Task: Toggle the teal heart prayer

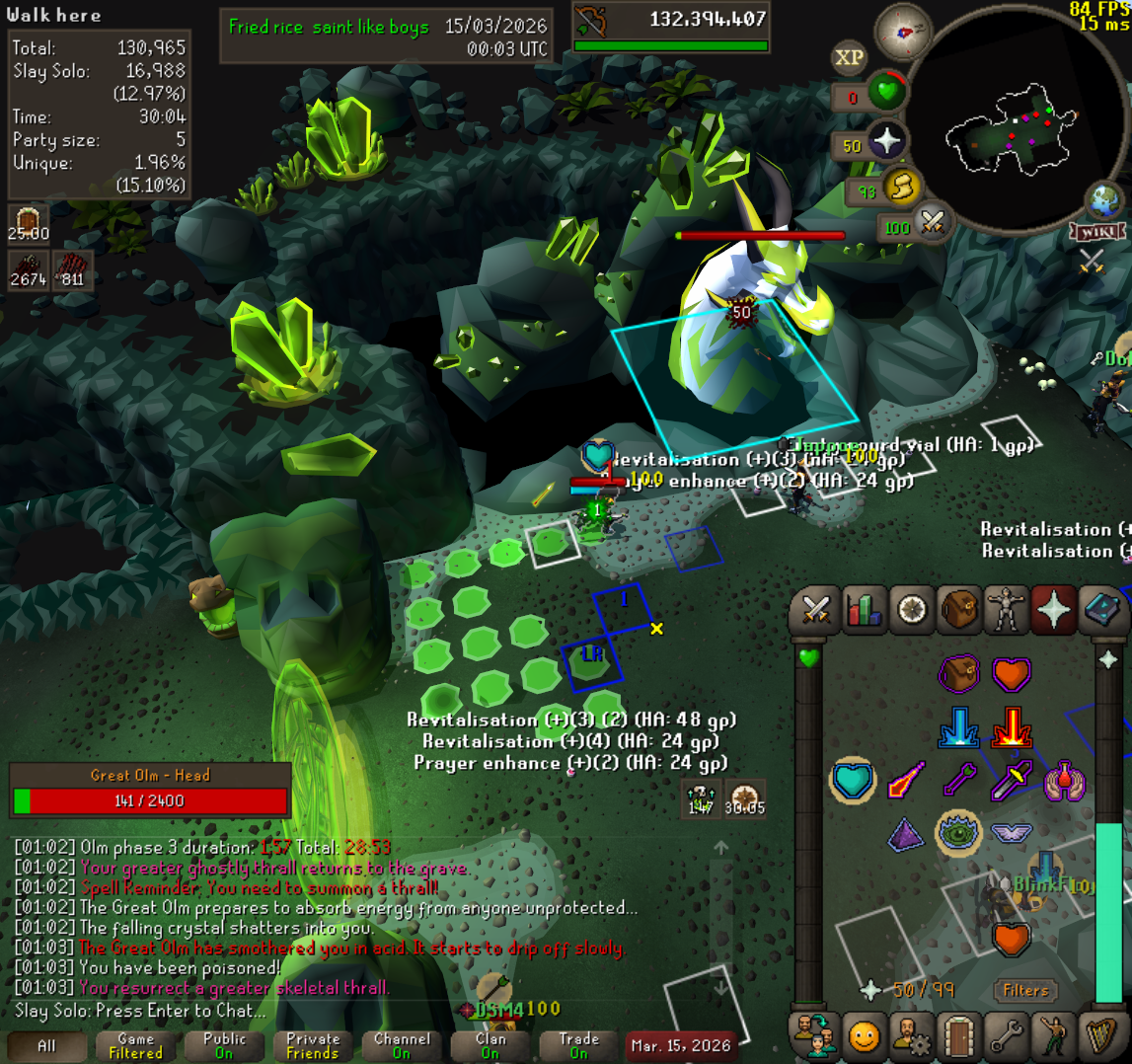Action: [853, 780]
